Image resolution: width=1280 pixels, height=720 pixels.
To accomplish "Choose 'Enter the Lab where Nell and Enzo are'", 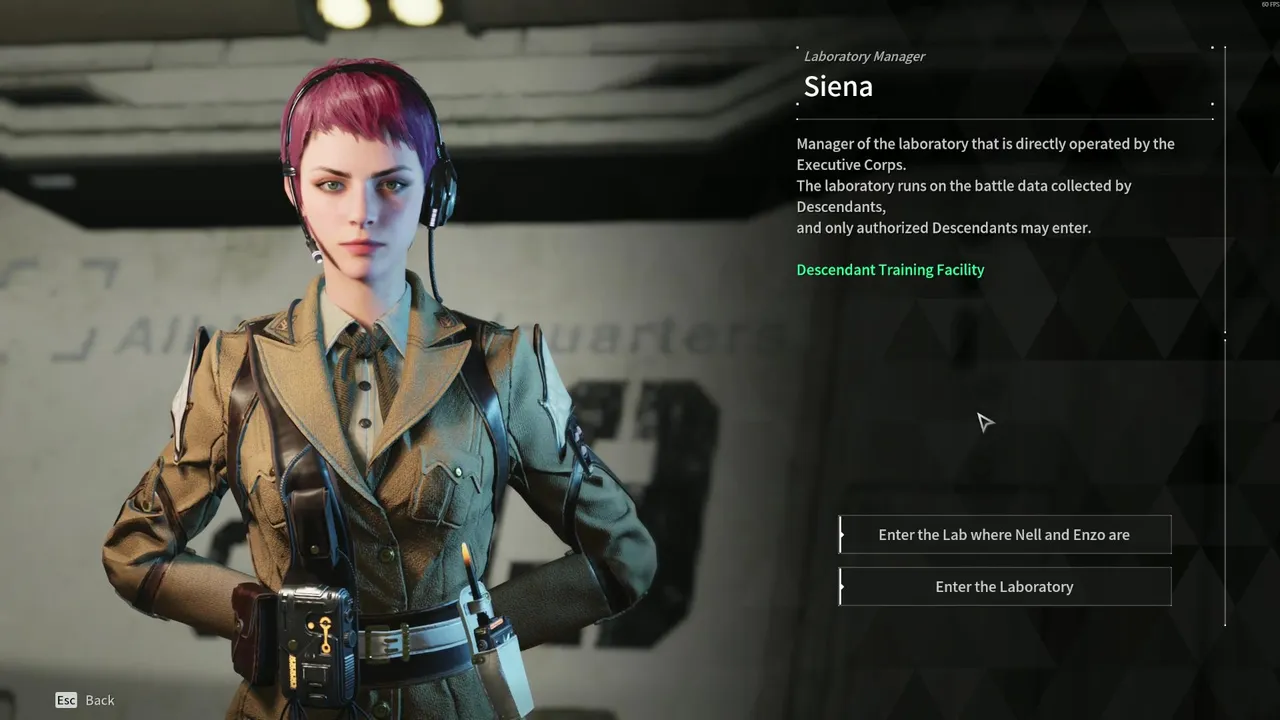I will coord(1004,535).
